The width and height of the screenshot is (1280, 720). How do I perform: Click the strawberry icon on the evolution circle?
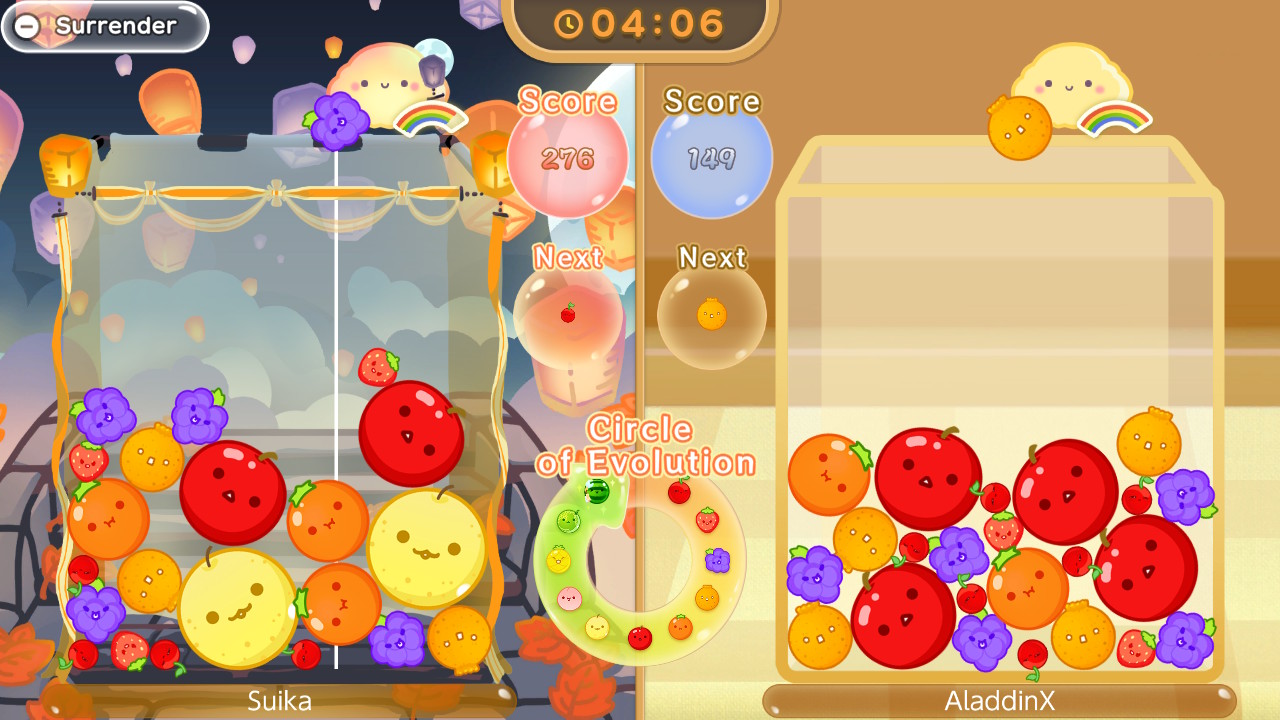[707, 520]
